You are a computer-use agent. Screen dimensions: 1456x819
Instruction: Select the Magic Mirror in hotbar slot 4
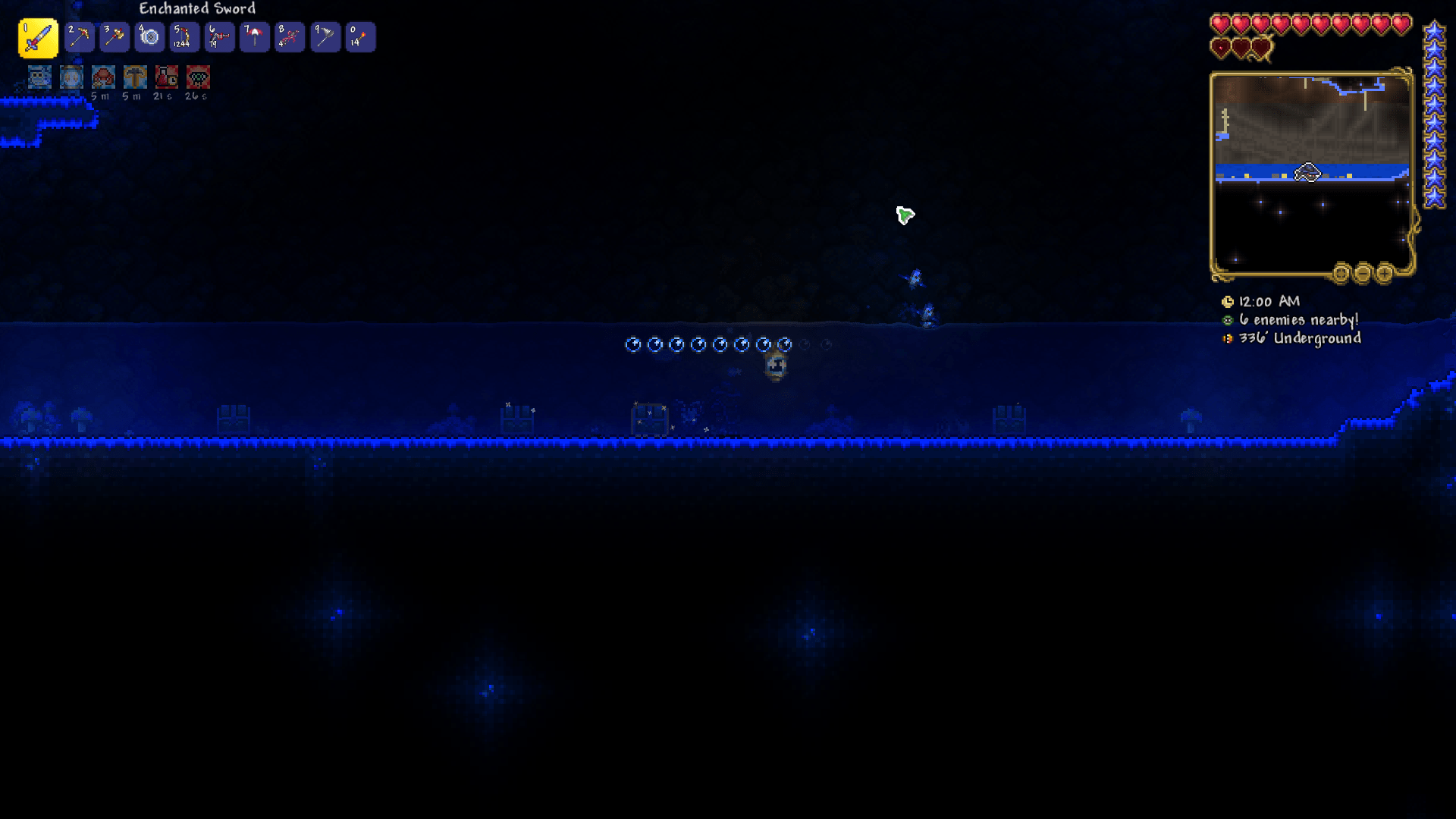(x=149, y=36)
